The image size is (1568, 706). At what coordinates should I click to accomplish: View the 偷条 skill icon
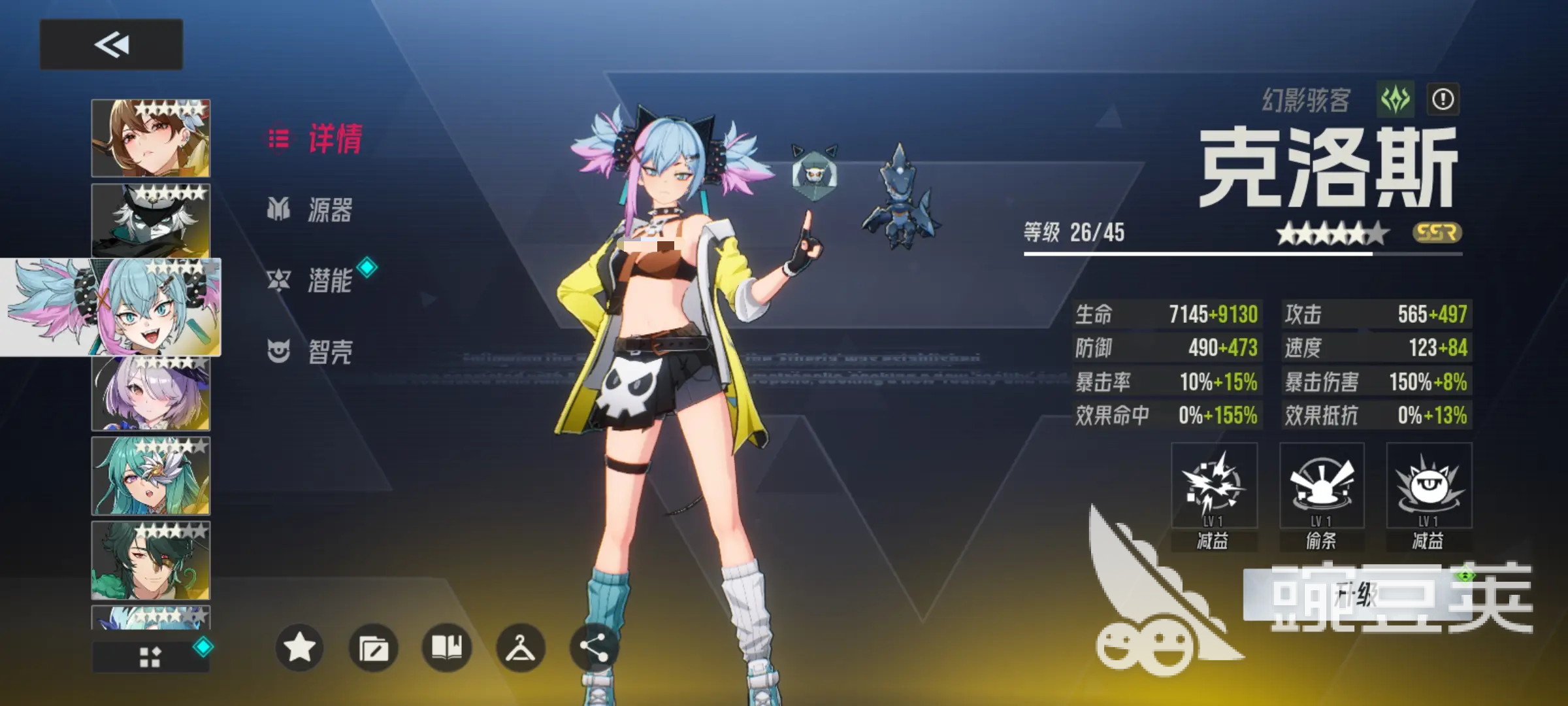coord(1322,486)
